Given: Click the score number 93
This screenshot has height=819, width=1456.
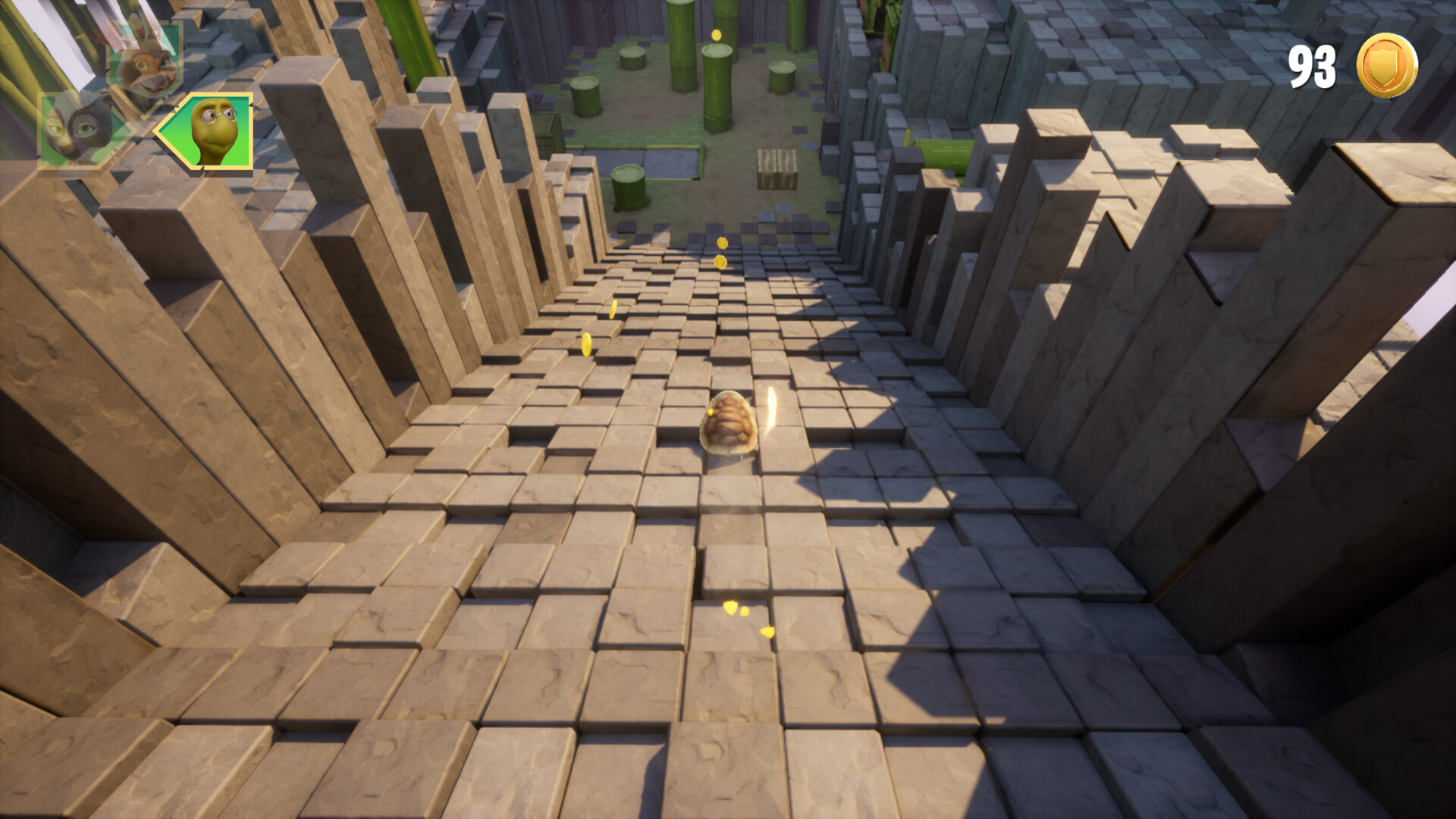Looking at the screenshot, I should [x=1312, y=67].
